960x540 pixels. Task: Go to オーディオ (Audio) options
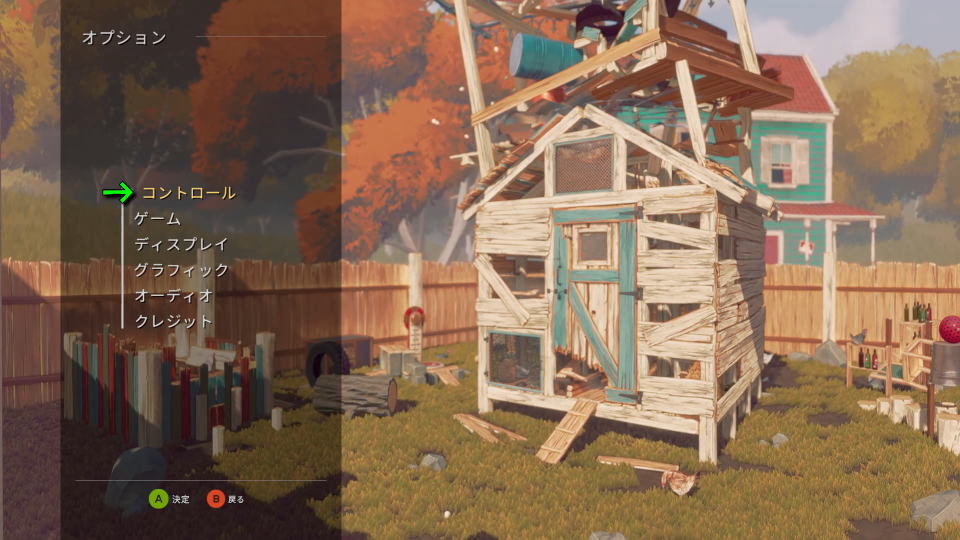click(173, 296)
